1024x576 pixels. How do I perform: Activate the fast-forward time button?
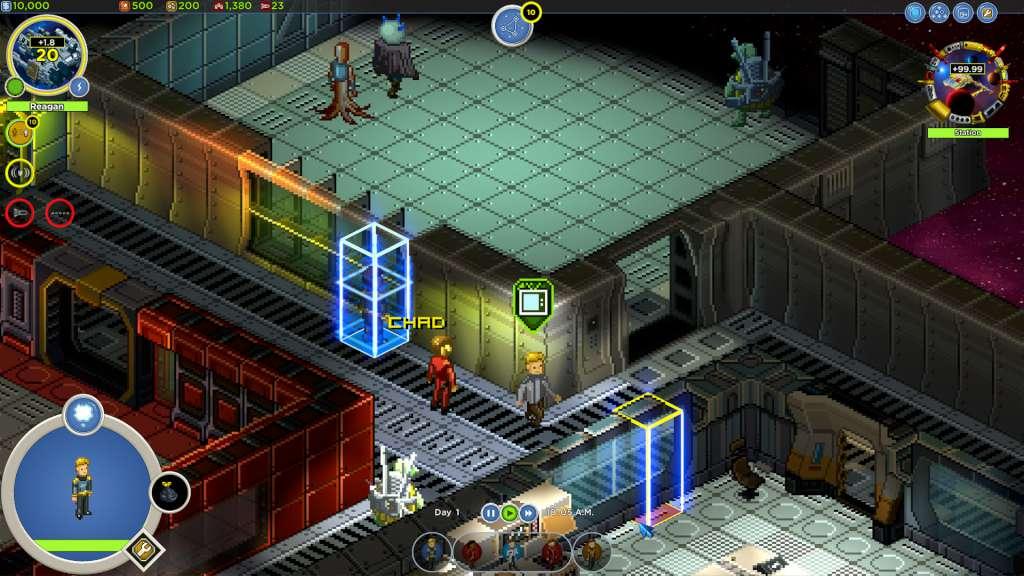[529, 513]
